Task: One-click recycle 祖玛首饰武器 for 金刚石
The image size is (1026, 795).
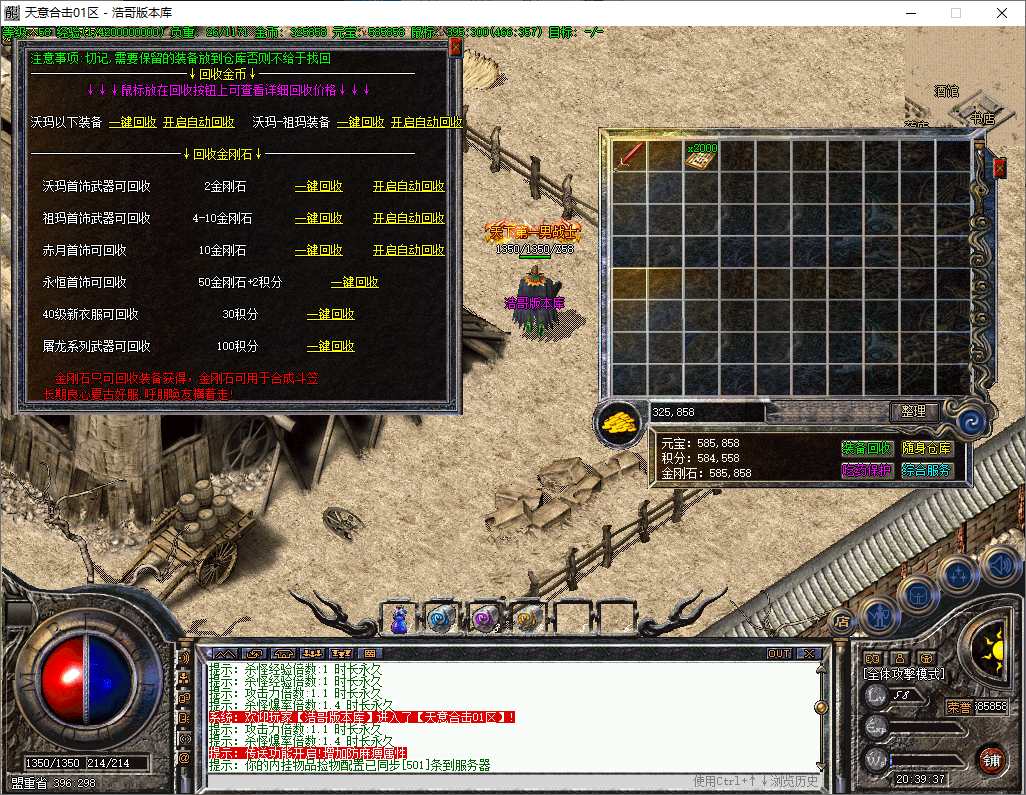Action: [x=319, y=218]
